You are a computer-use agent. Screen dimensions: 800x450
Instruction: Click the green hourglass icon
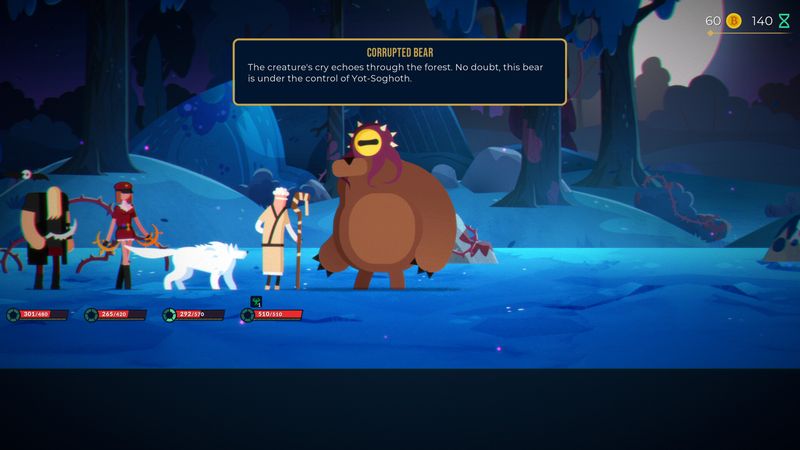coord(783,21)
